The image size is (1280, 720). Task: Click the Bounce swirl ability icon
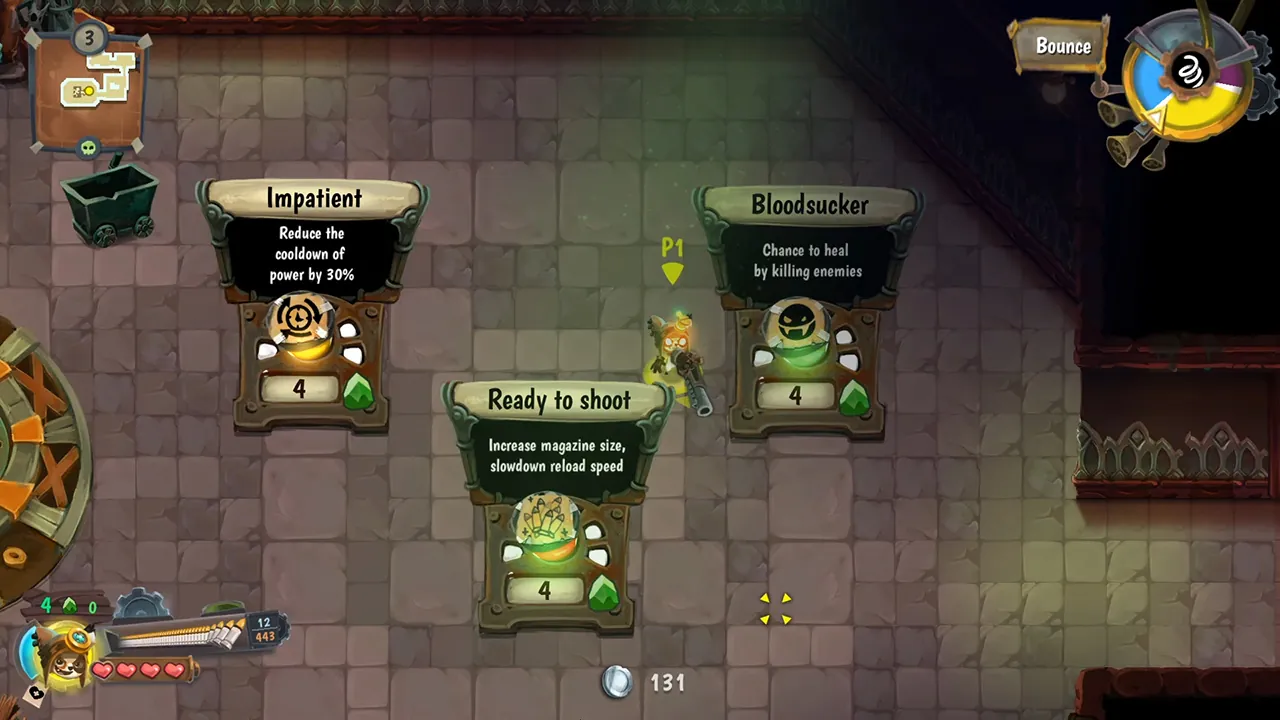point(1190,72)
